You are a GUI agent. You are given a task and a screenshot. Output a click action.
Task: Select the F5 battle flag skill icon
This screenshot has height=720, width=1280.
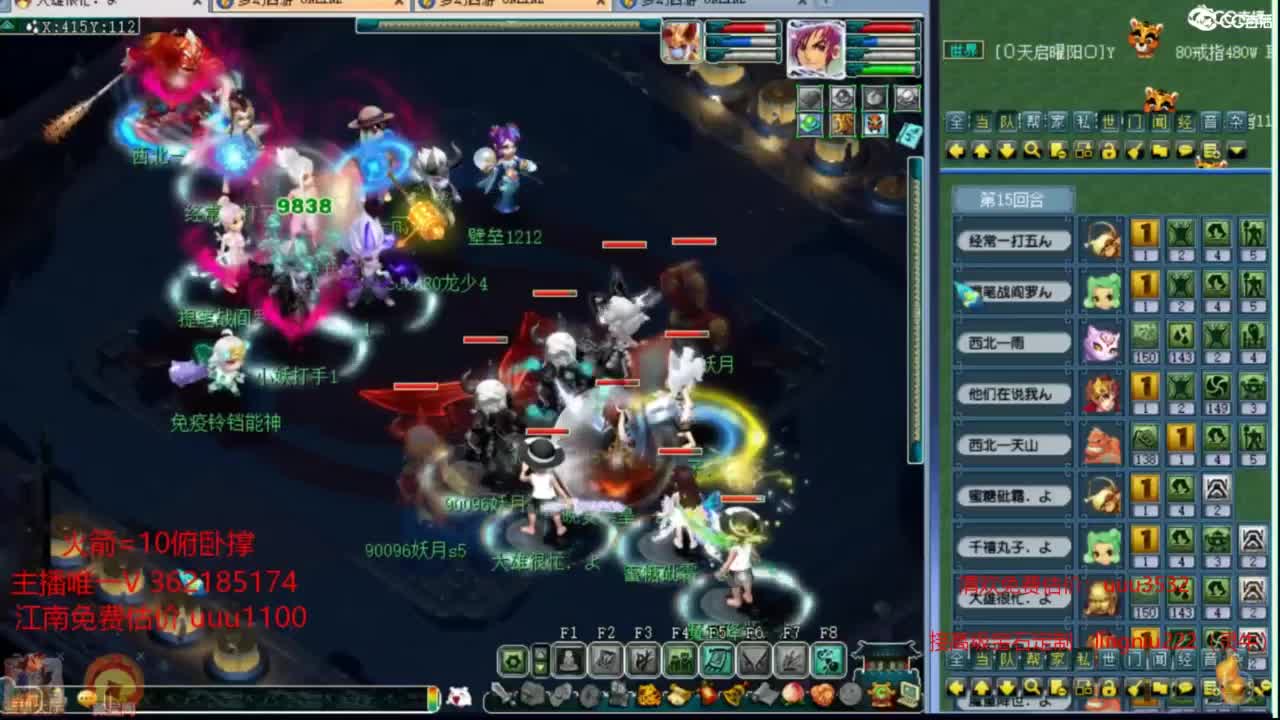715,661
